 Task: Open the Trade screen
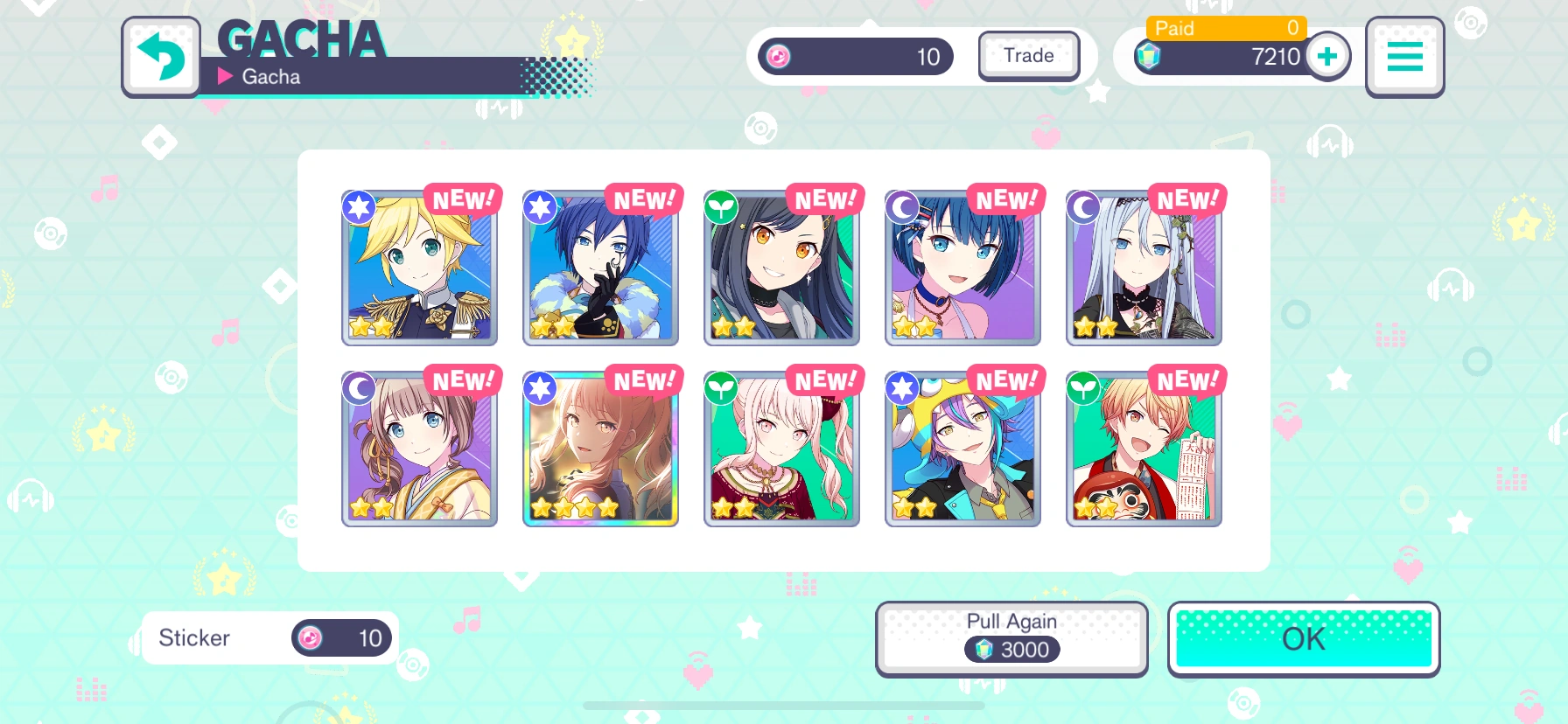tap(1028, 55)
